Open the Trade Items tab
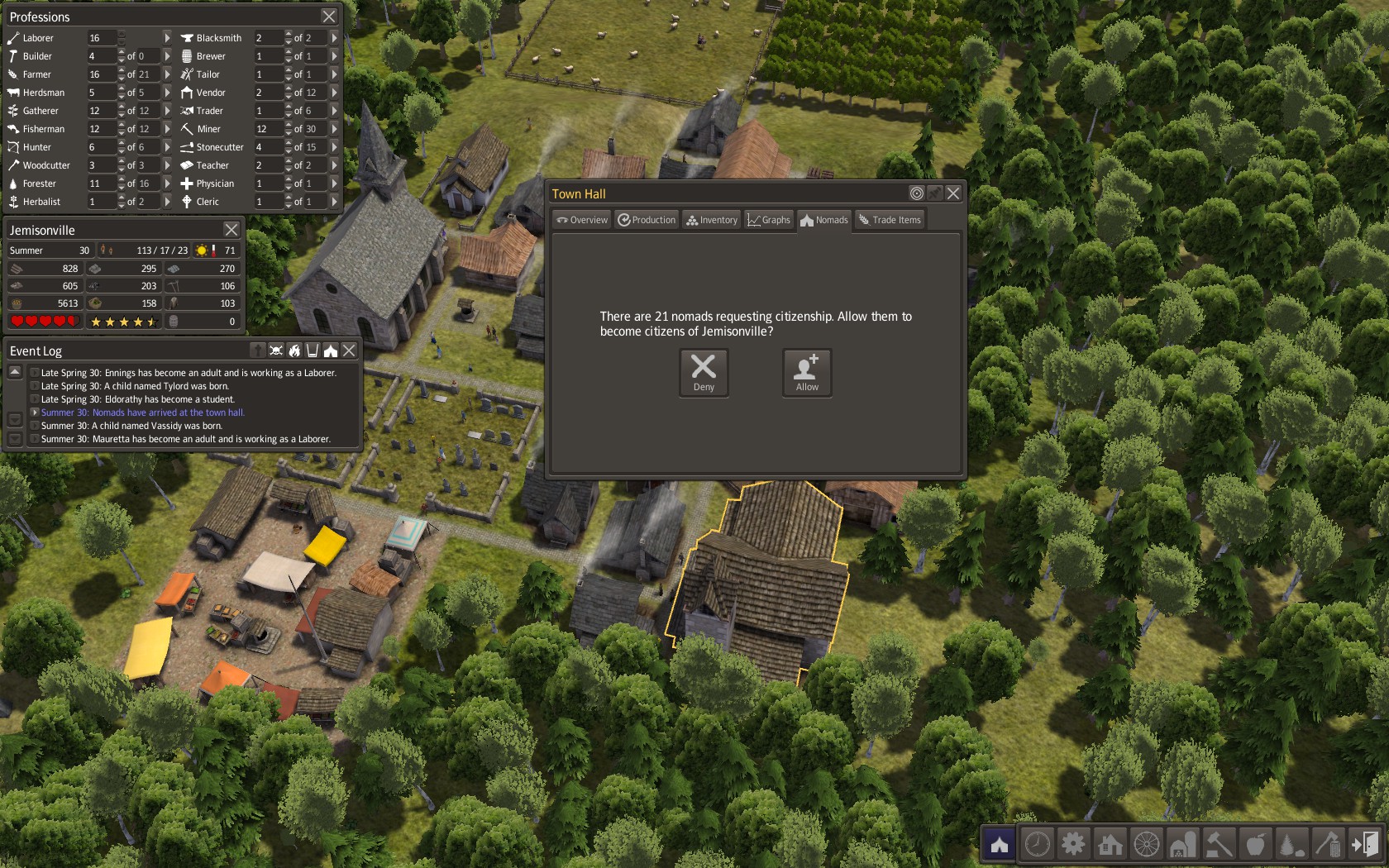This screenshot has width=1389, height=868. click(x=890, y=220)
